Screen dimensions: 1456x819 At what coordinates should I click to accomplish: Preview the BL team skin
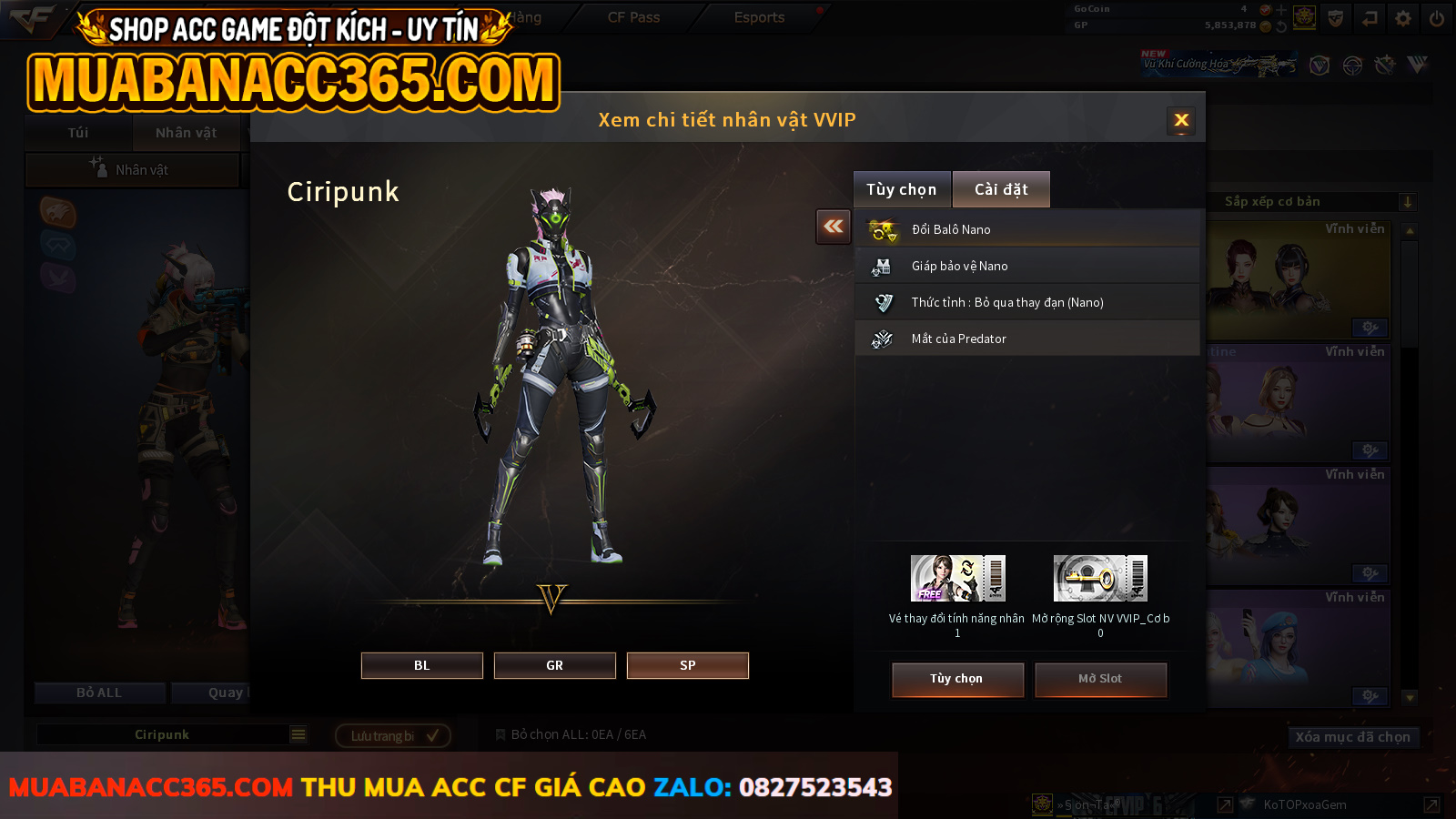point(422,665)
